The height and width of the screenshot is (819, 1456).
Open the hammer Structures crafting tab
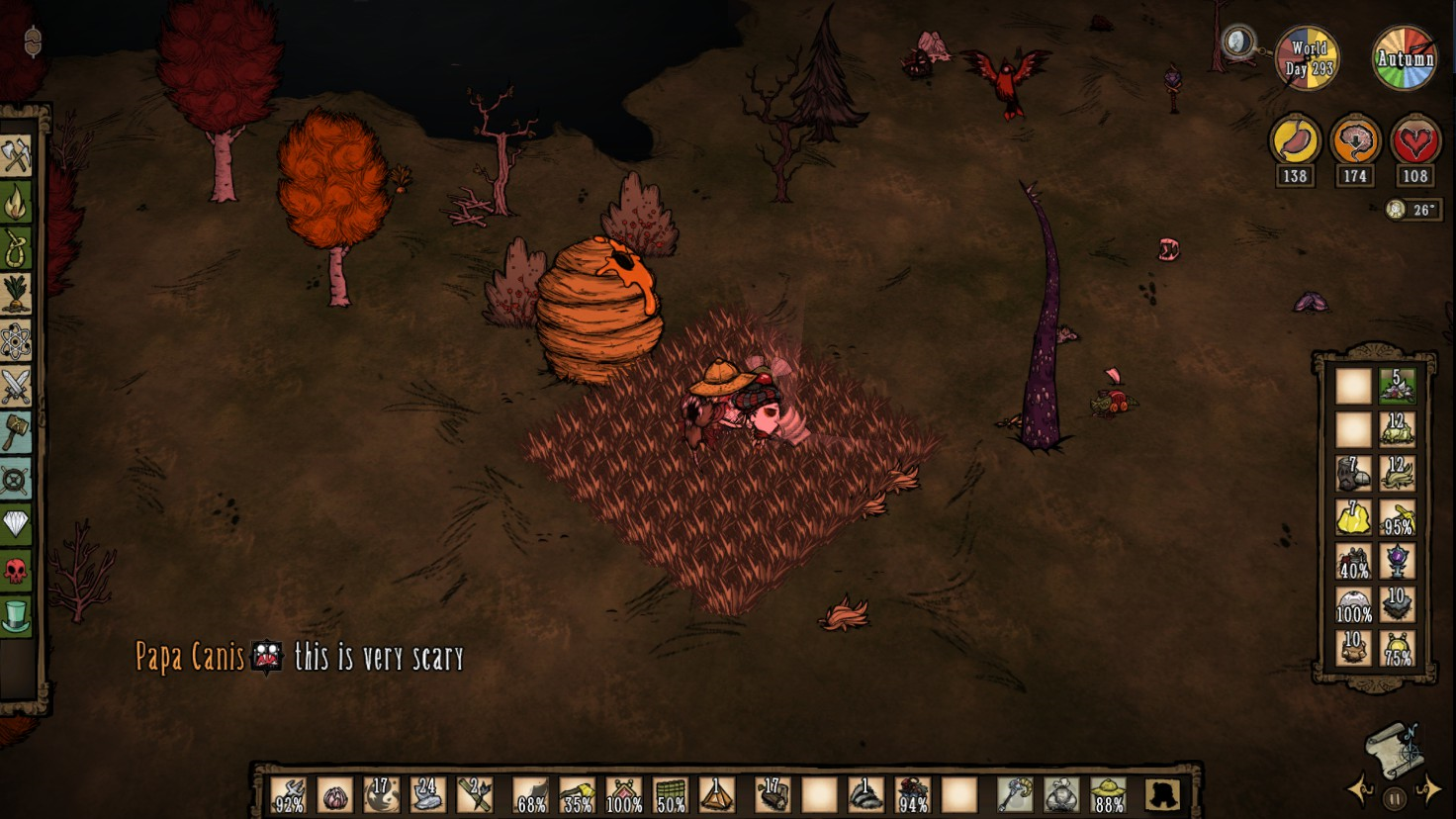[x=17, y=433]
